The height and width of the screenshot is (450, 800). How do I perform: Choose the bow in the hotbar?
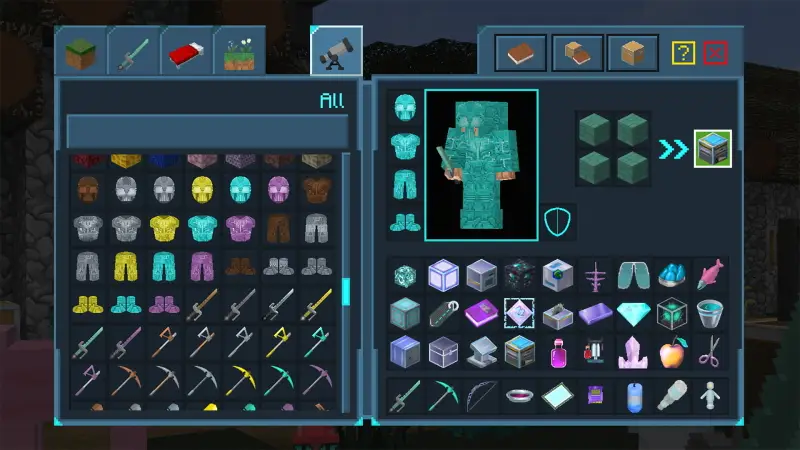[x=480, y=396]
